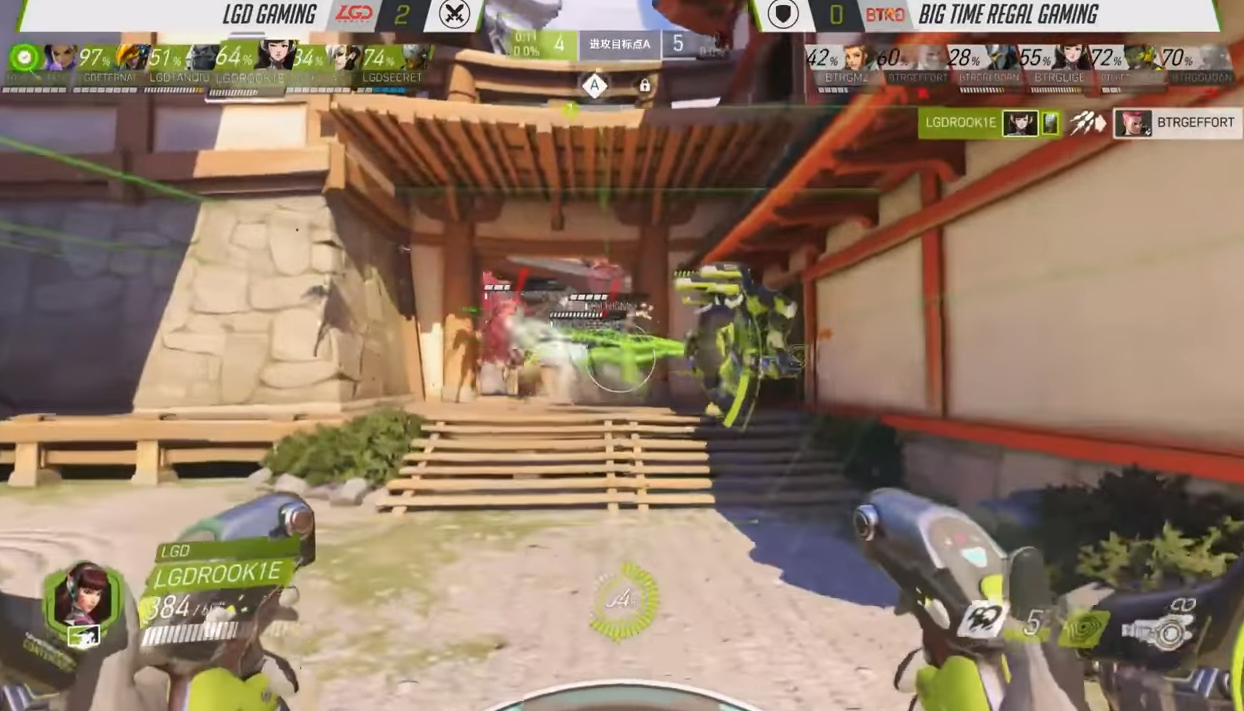Viewport: 1244px width, 711px height.
Task: Select LGDTANQIU's hero portrait
Action: point(202,58)
